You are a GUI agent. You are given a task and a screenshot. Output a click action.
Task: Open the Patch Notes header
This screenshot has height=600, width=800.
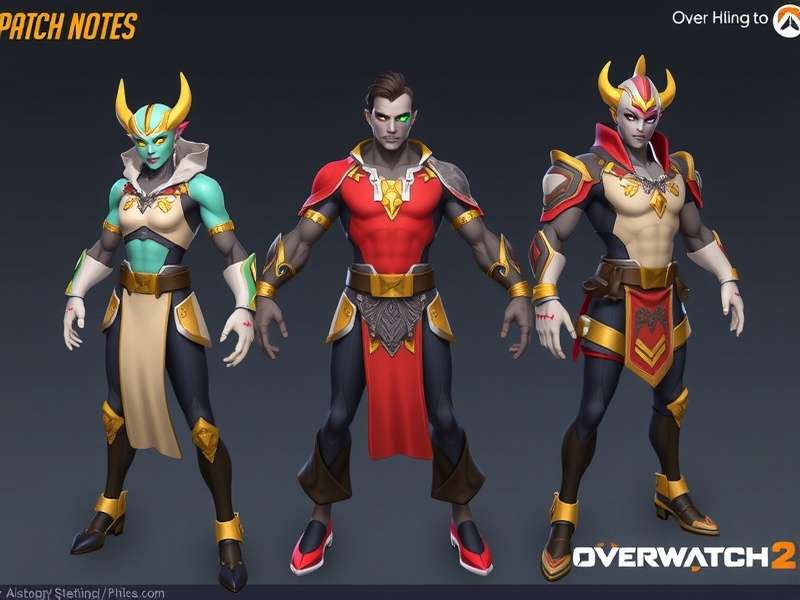[68, 27]
